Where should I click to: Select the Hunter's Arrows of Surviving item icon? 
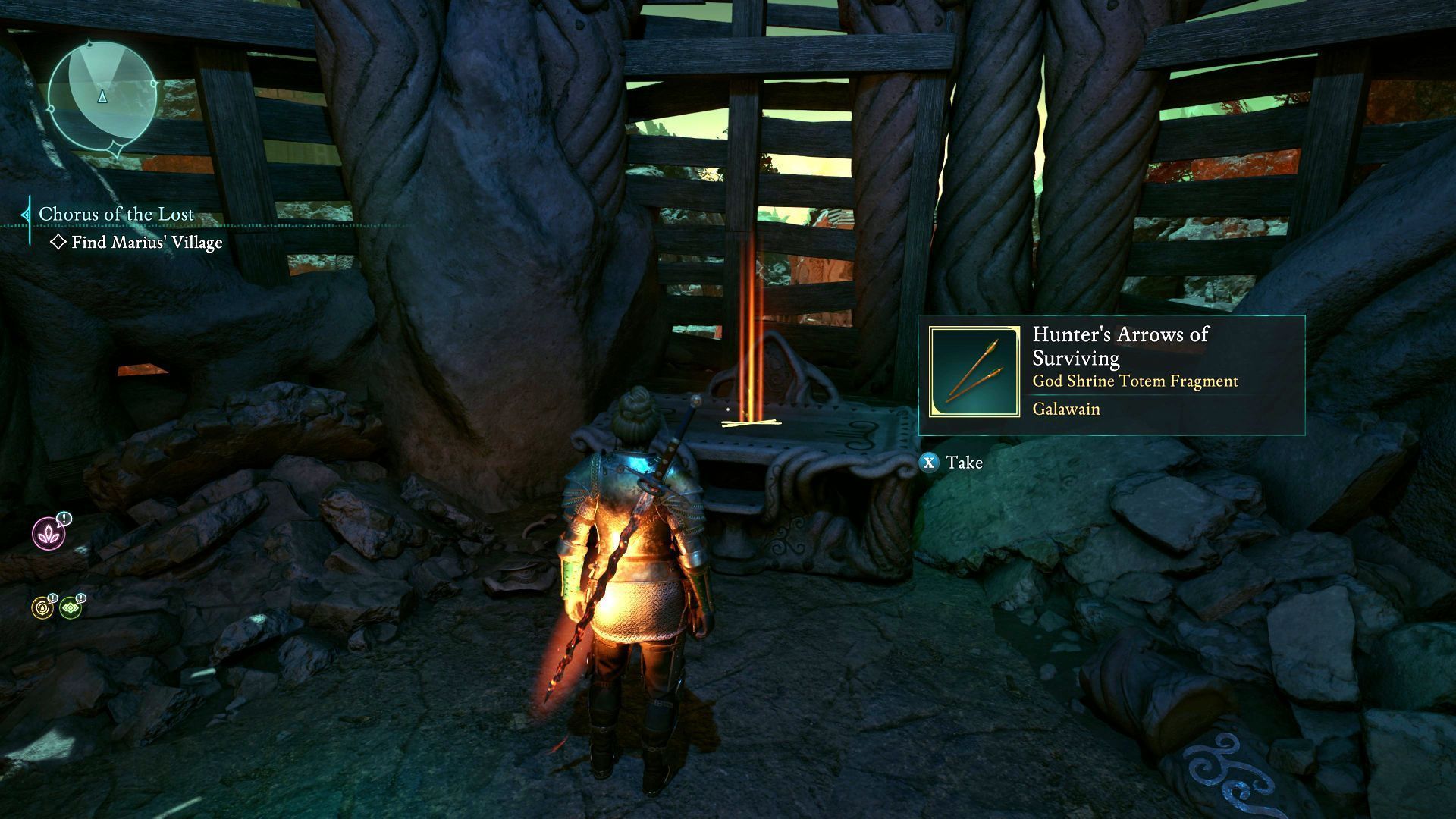click(974, 372)
